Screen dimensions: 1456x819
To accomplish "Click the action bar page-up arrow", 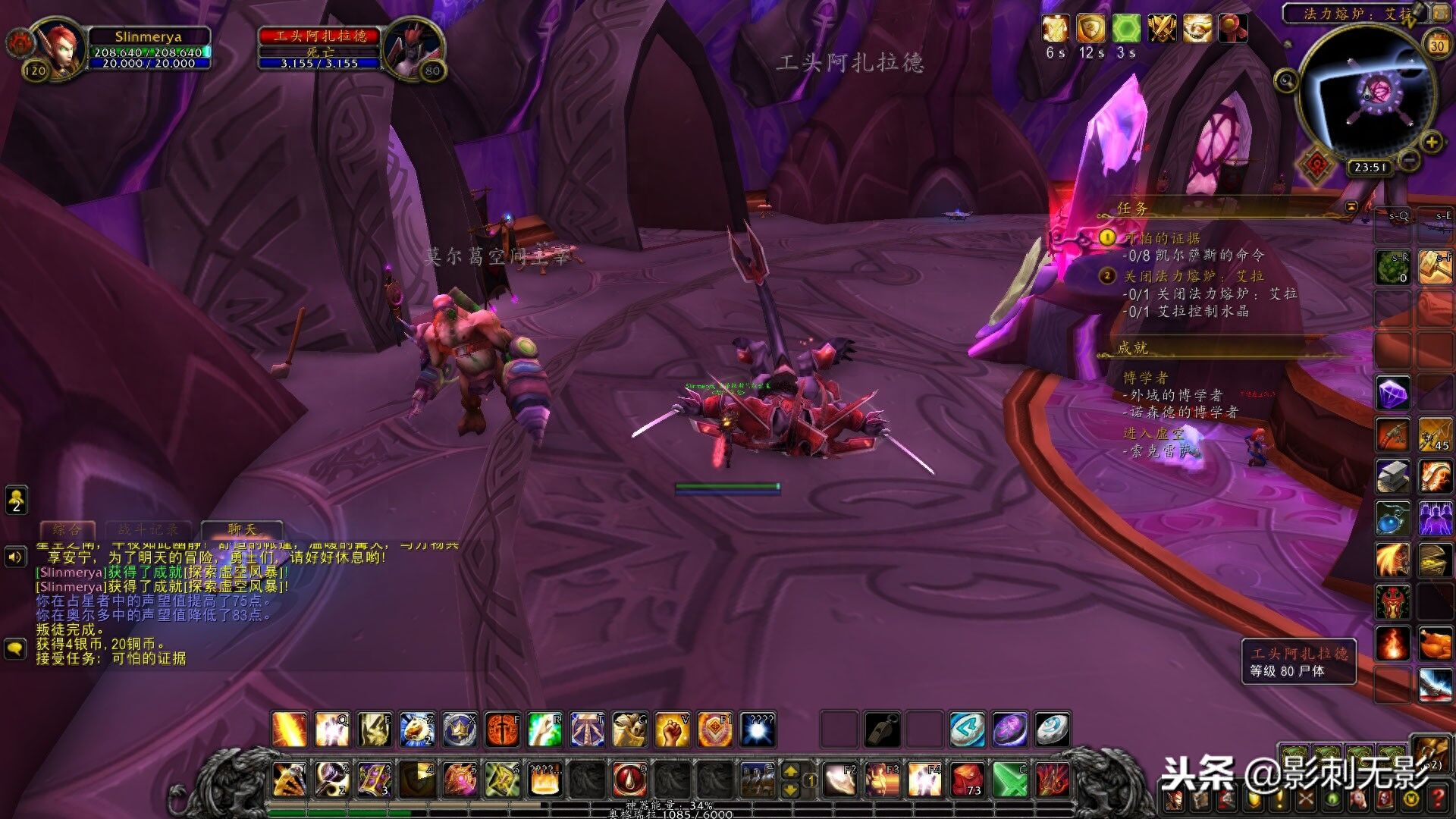I will coord(790,772).
